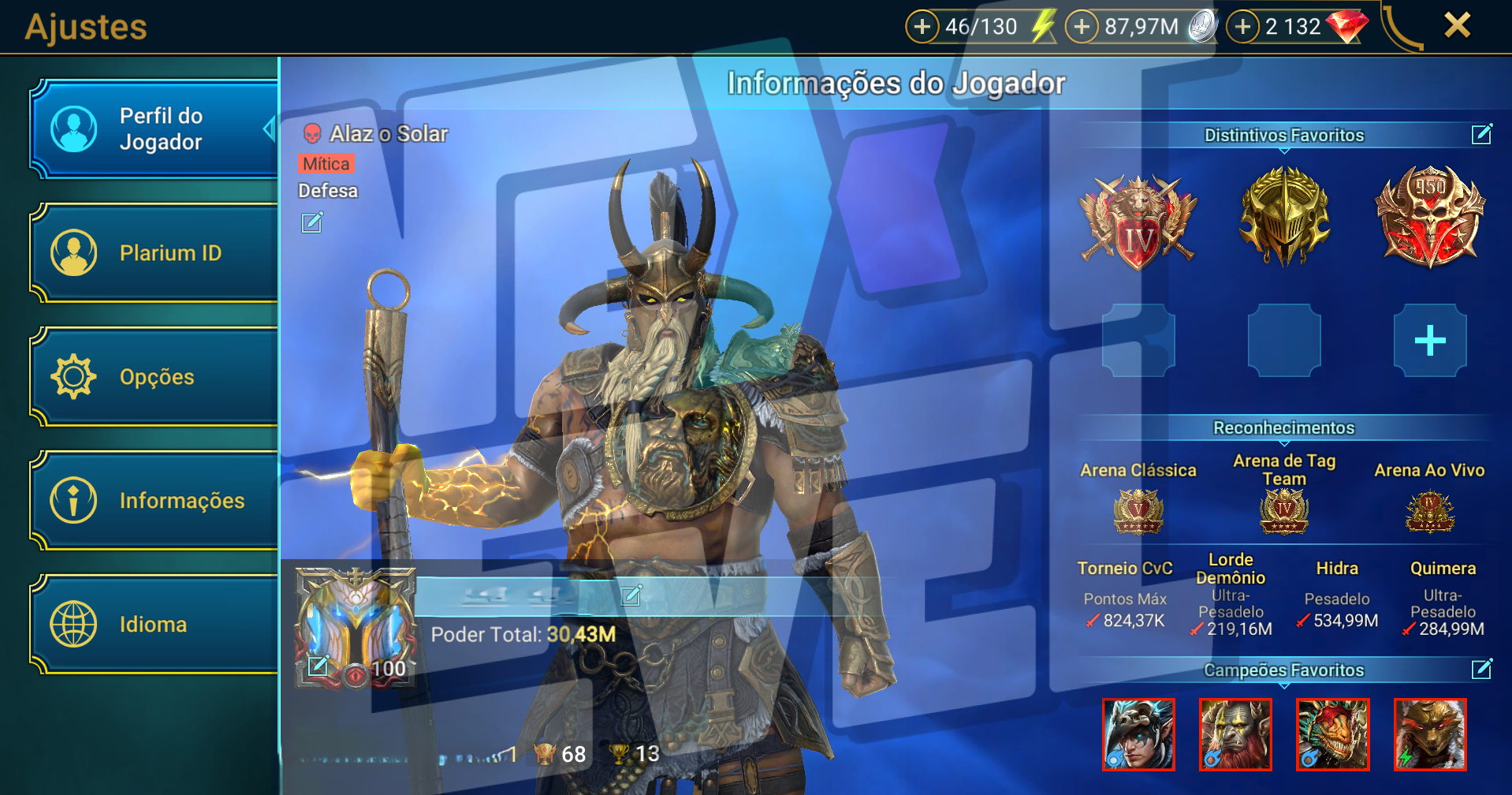
Task: Select the Idioma language section
Action: [x=154, y=625]
